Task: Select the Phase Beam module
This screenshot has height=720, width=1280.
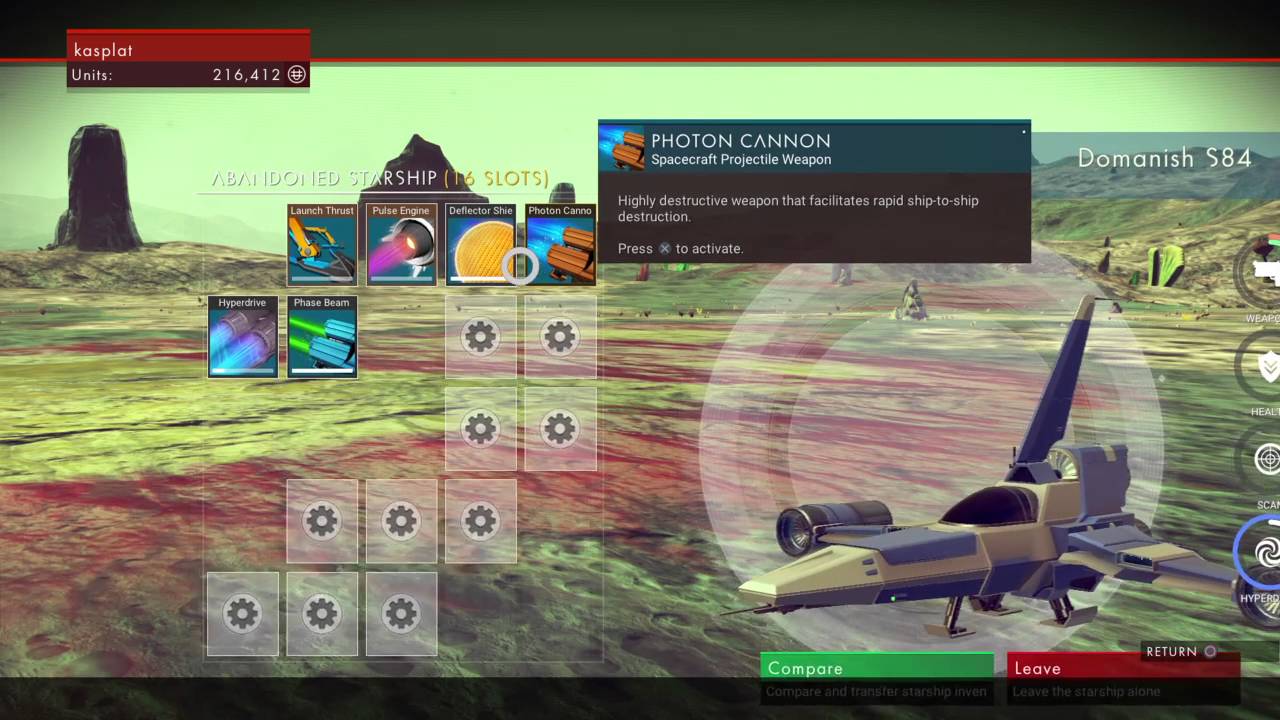Action: (321, 336)
